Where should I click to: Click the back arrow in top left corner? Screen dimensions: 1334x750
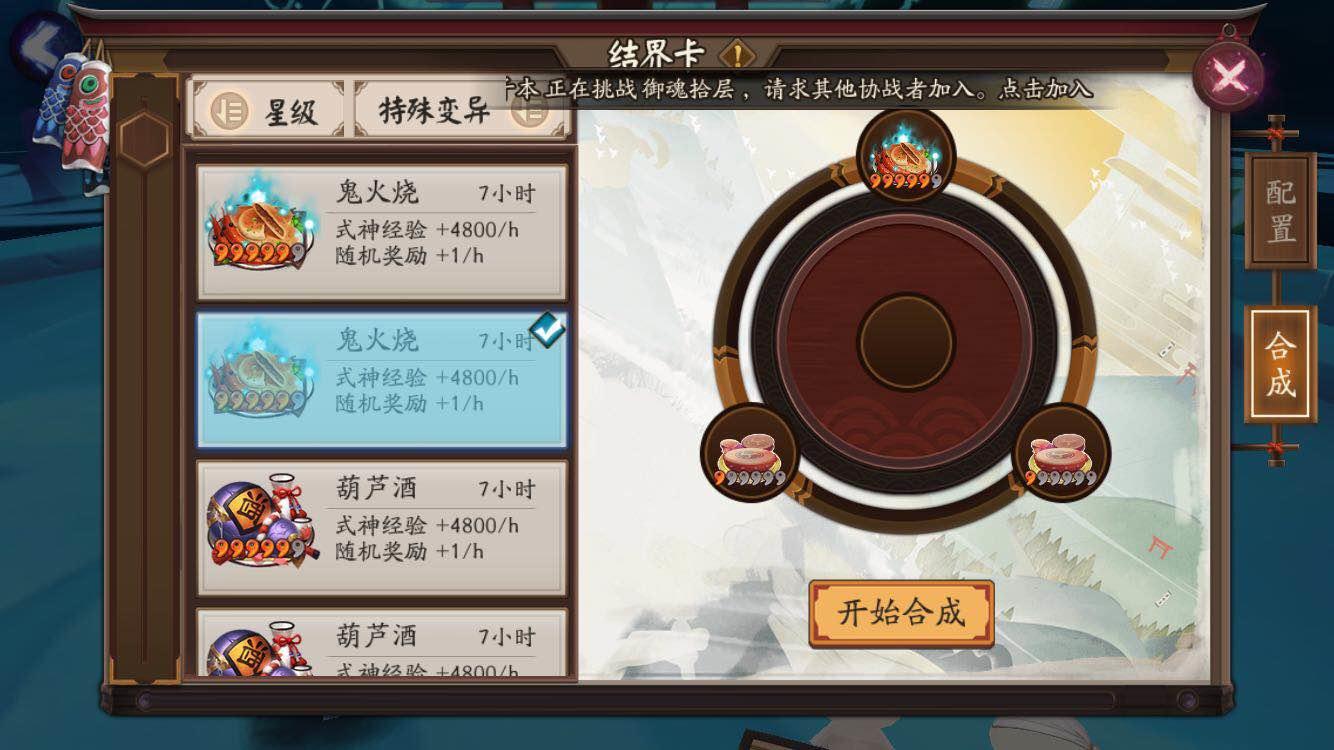(40, 45)
